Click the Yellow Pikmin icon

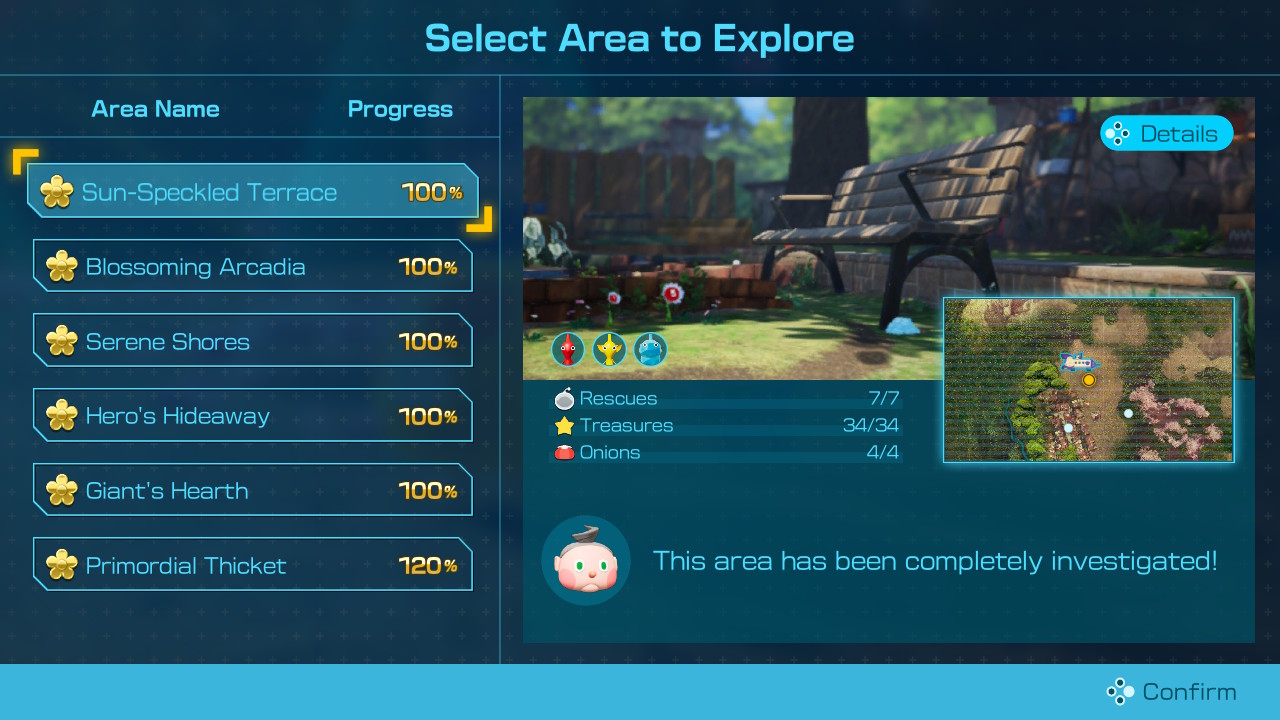click(609, 349)
